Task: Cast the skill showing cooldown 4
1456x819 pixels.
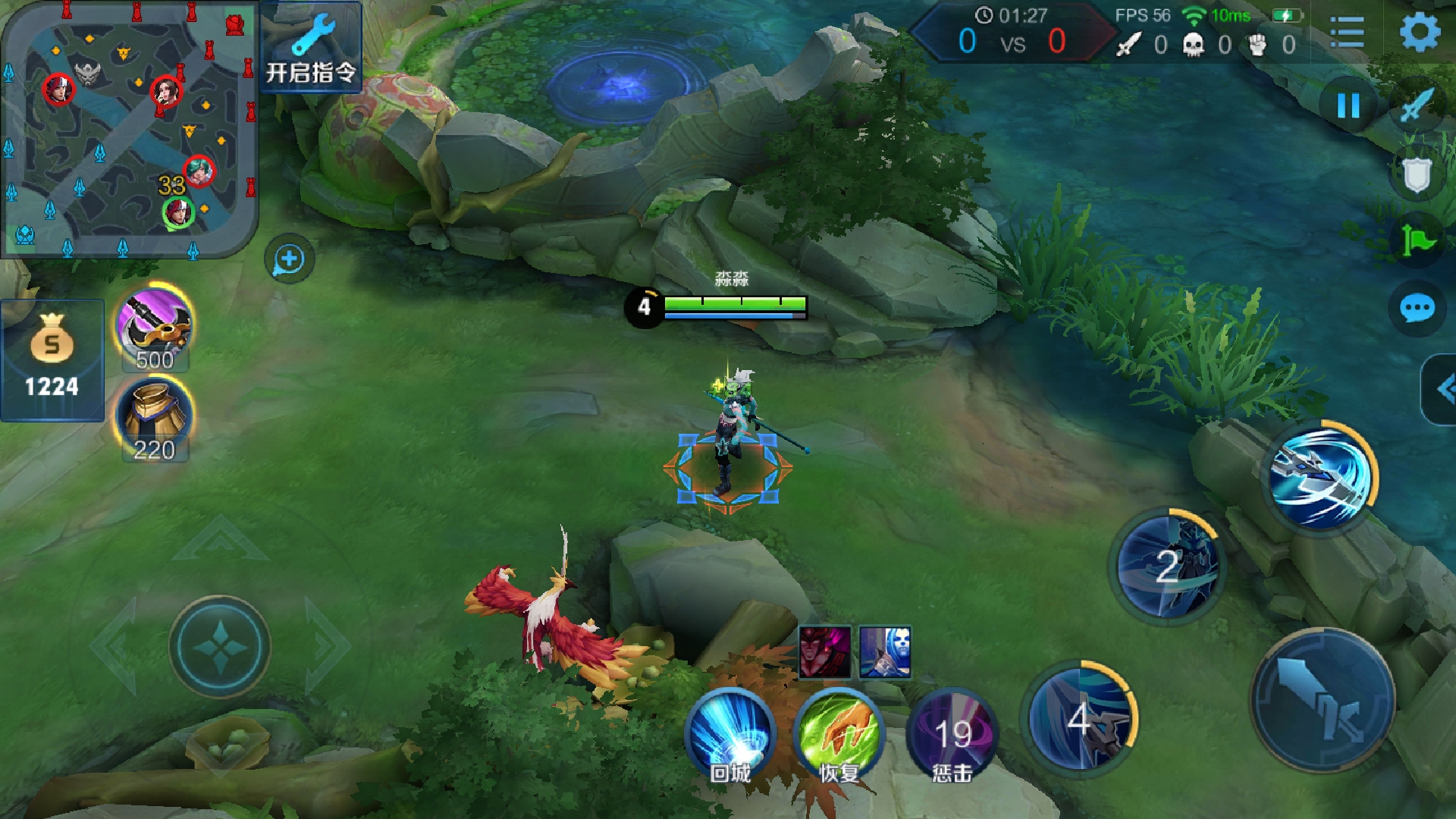Action: pos(1080,717)
